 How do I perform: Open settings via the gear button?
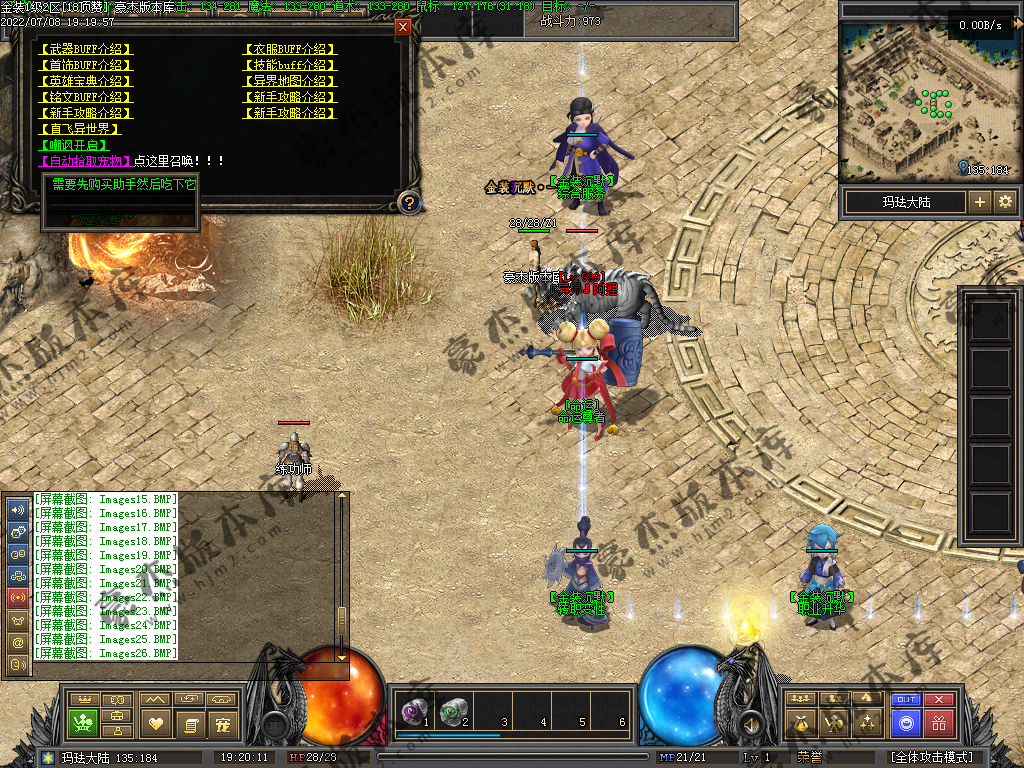1005,202
